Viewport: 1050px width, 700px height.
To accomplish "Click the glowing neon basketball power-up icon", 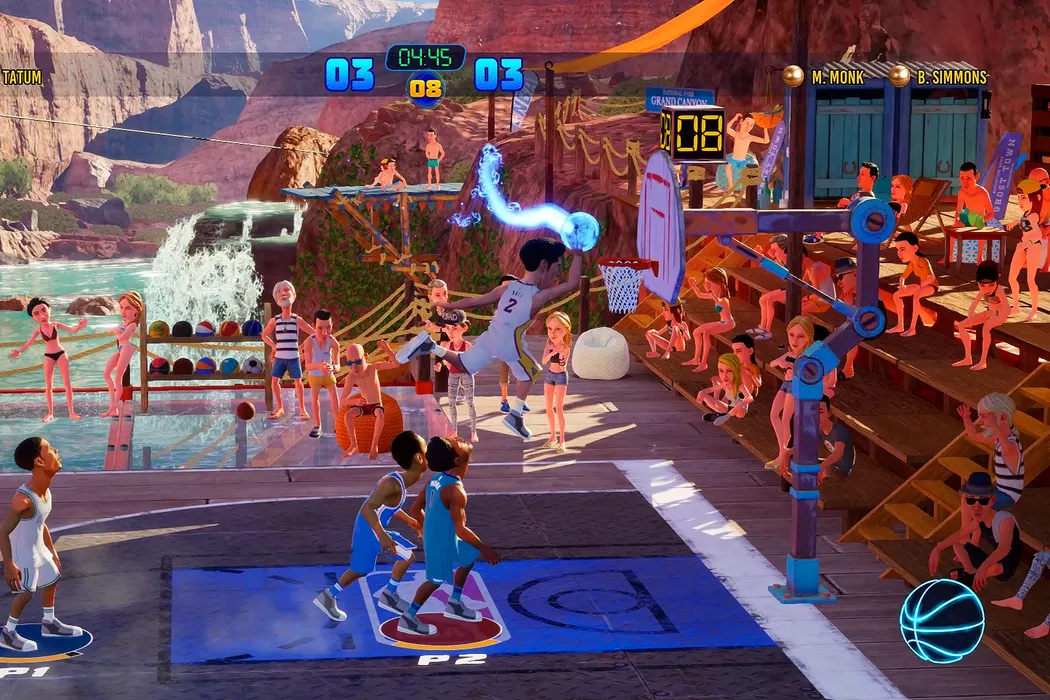I will pyautogui.click(x=941, y=621).
